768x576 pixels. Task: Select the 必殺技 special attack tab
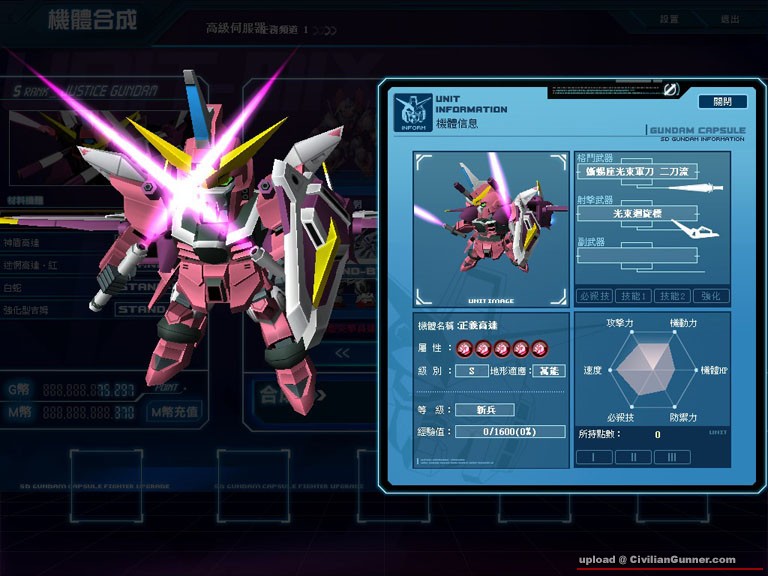click(594, 296)
